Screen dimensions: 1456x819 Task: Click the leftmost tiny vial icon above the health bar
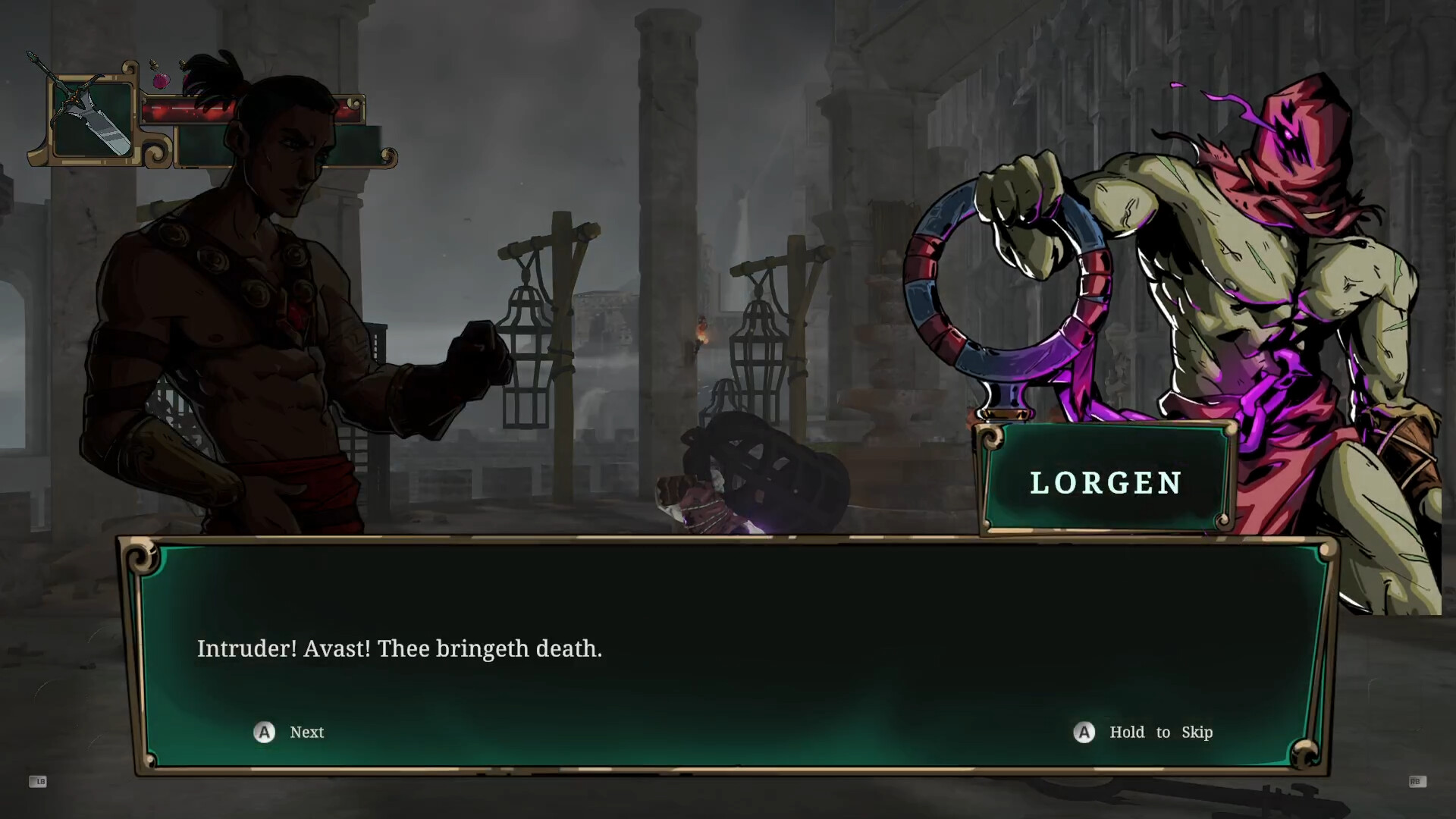[154, 65]
